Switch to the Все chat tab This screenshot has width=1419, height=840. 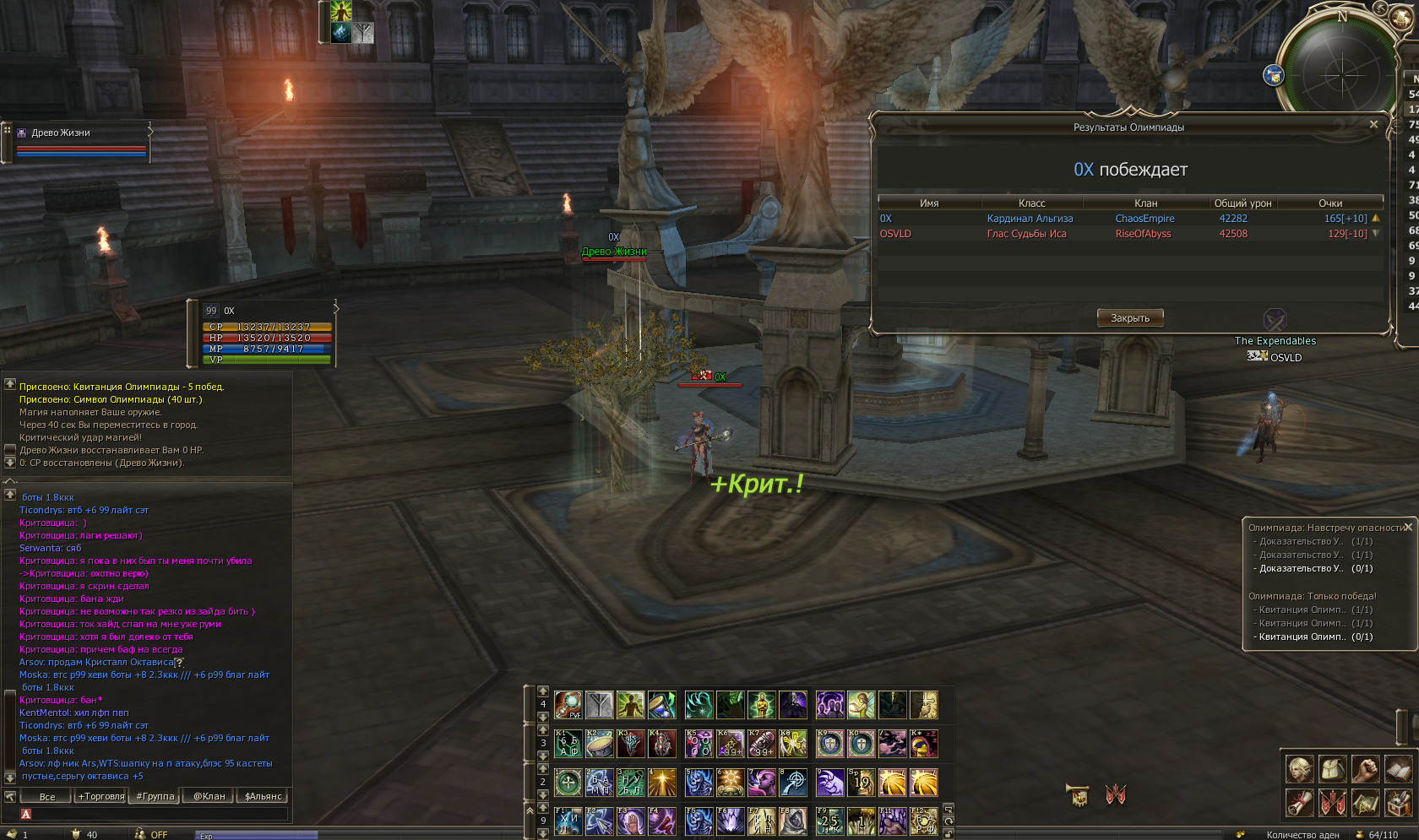(47, 796)
